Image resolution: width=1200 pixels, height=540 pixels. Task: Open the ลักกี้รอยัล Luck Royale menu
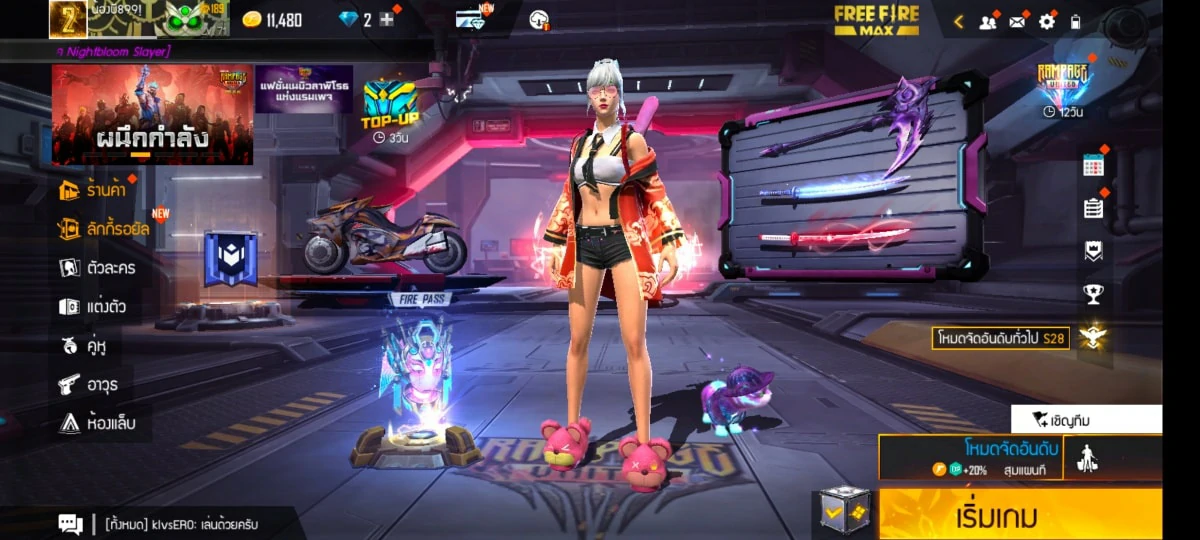pyautogui.click(x=104, y=229)
